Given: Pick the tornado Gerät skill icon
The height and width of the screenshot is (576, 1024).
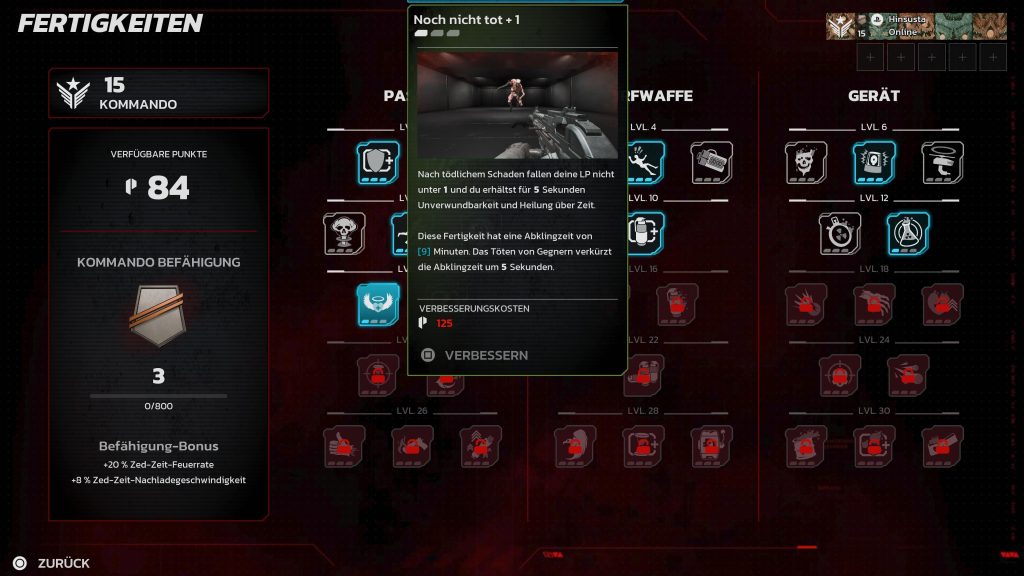Looking at the screenshot, I should click(942, 162).
